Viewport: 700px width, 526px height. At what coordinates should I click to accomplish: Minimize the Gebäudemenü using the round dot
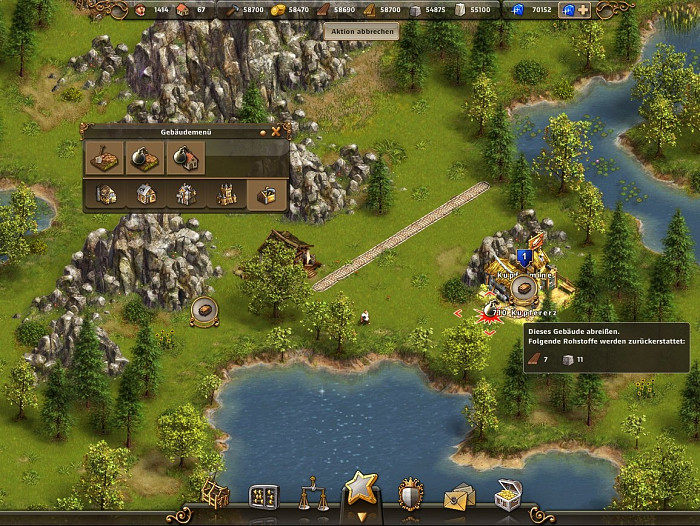[x=263, y=131]
